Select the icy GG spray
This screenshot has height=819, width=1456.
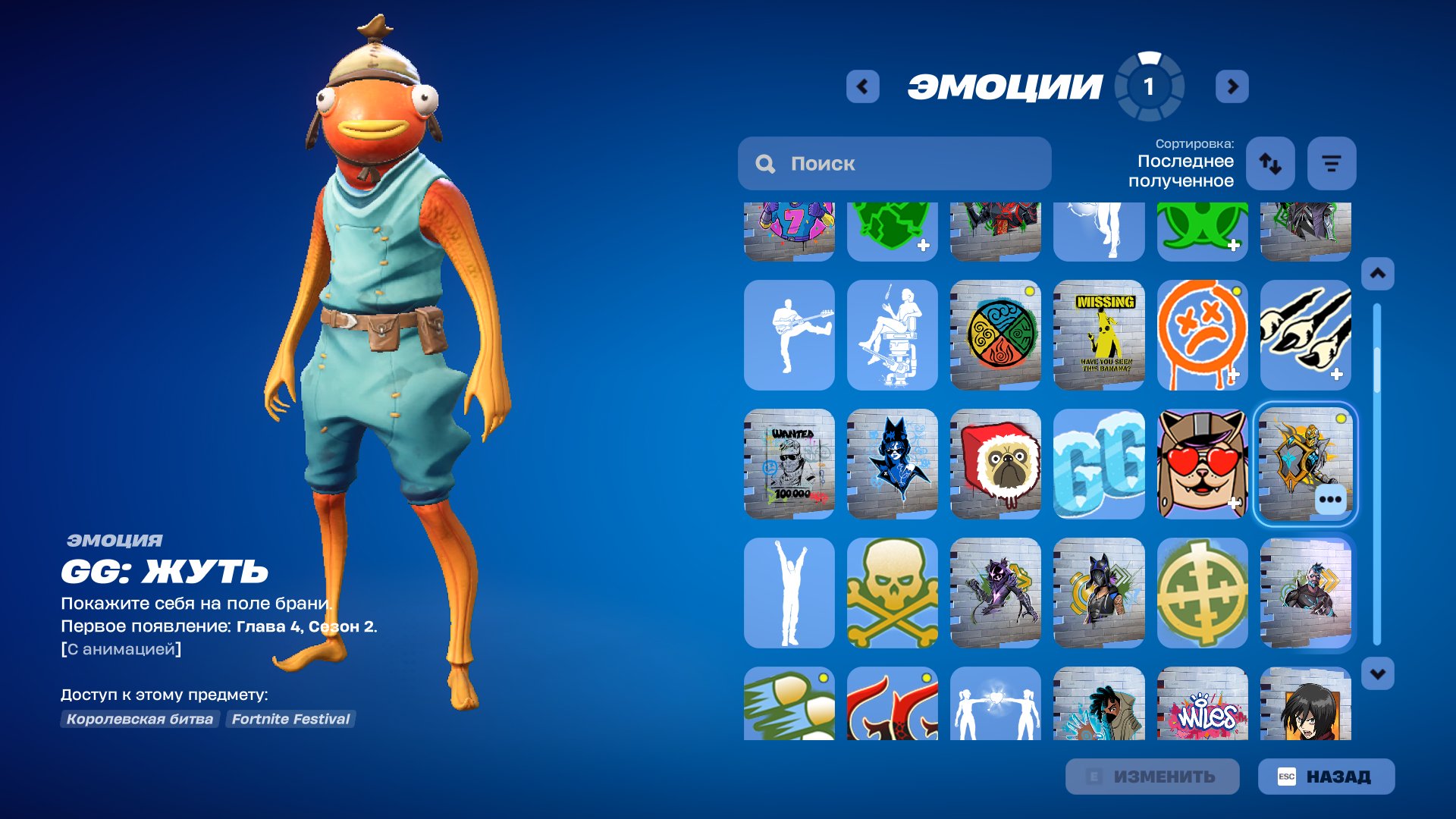click(x=1099, y=465)
